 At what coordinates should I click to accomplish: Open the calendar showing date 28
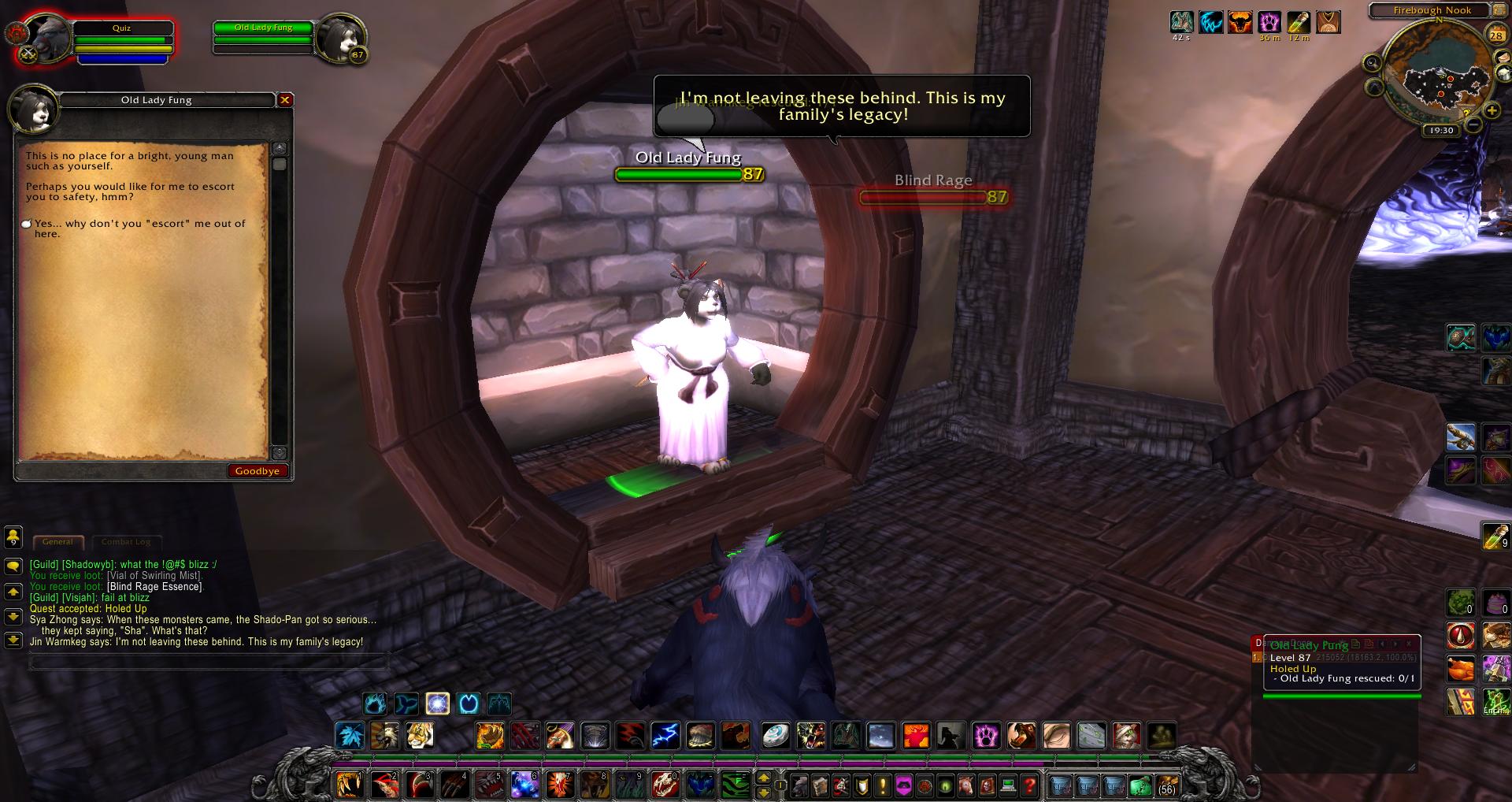[1496, 34]
